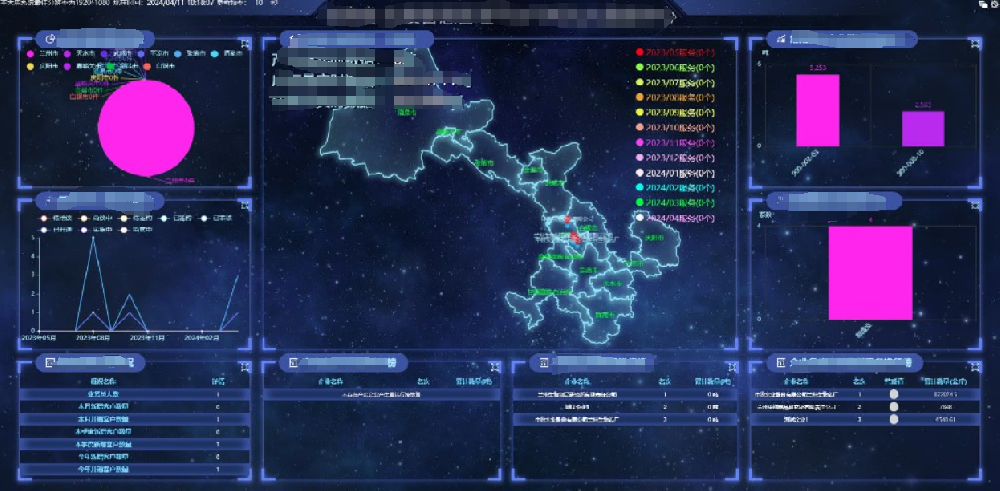This screenshot has height=491, width=1000.
Task: Hide the 2024/03 service series
Action: pyautogui.click(x=677, y=202)
